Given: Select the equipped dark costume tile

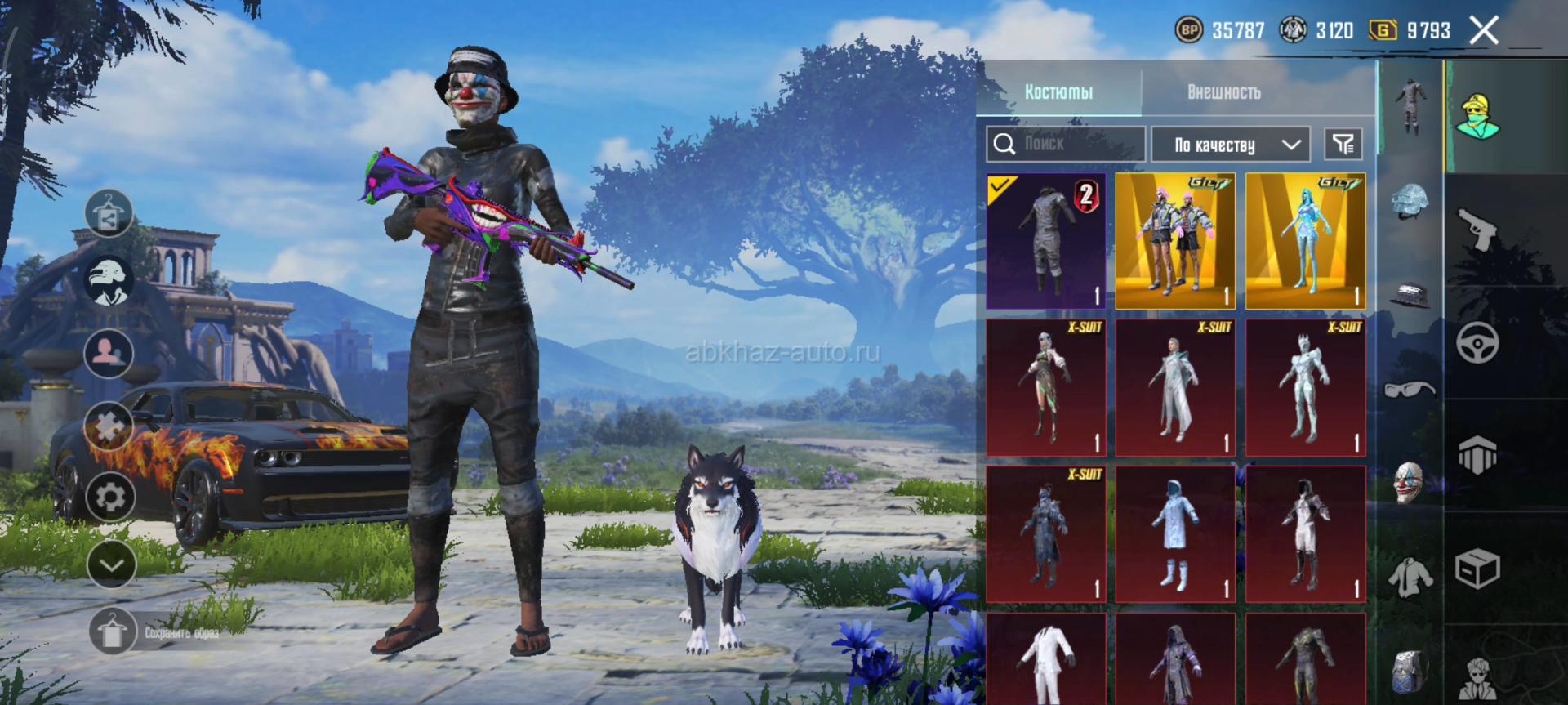Looking at the screenshot, I should point(1046,241).
